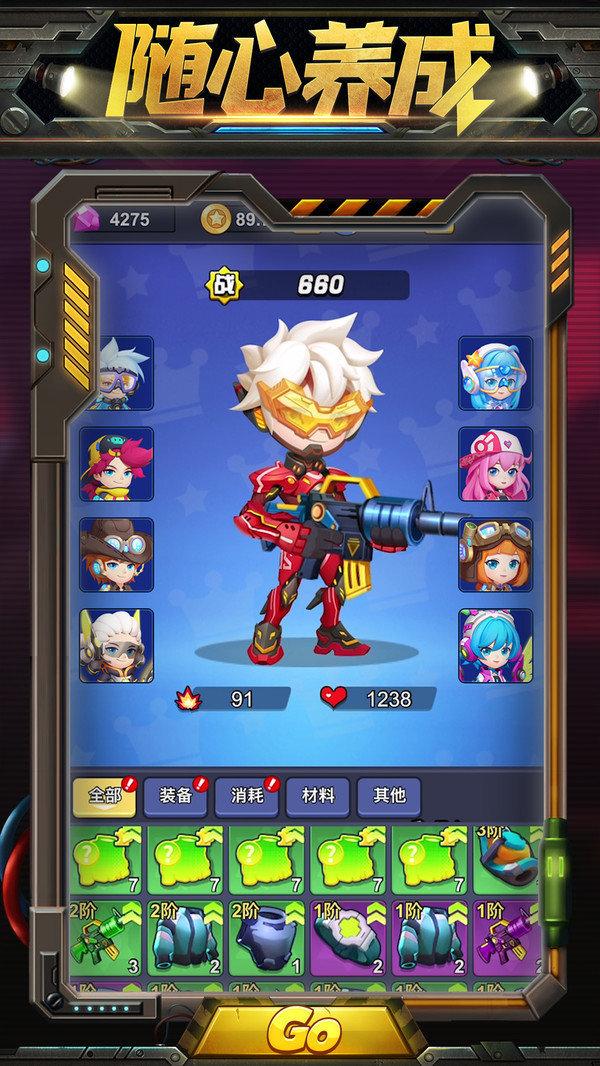
Task: Switch to the 其他 (Other) tab
Action: point(389,796)
